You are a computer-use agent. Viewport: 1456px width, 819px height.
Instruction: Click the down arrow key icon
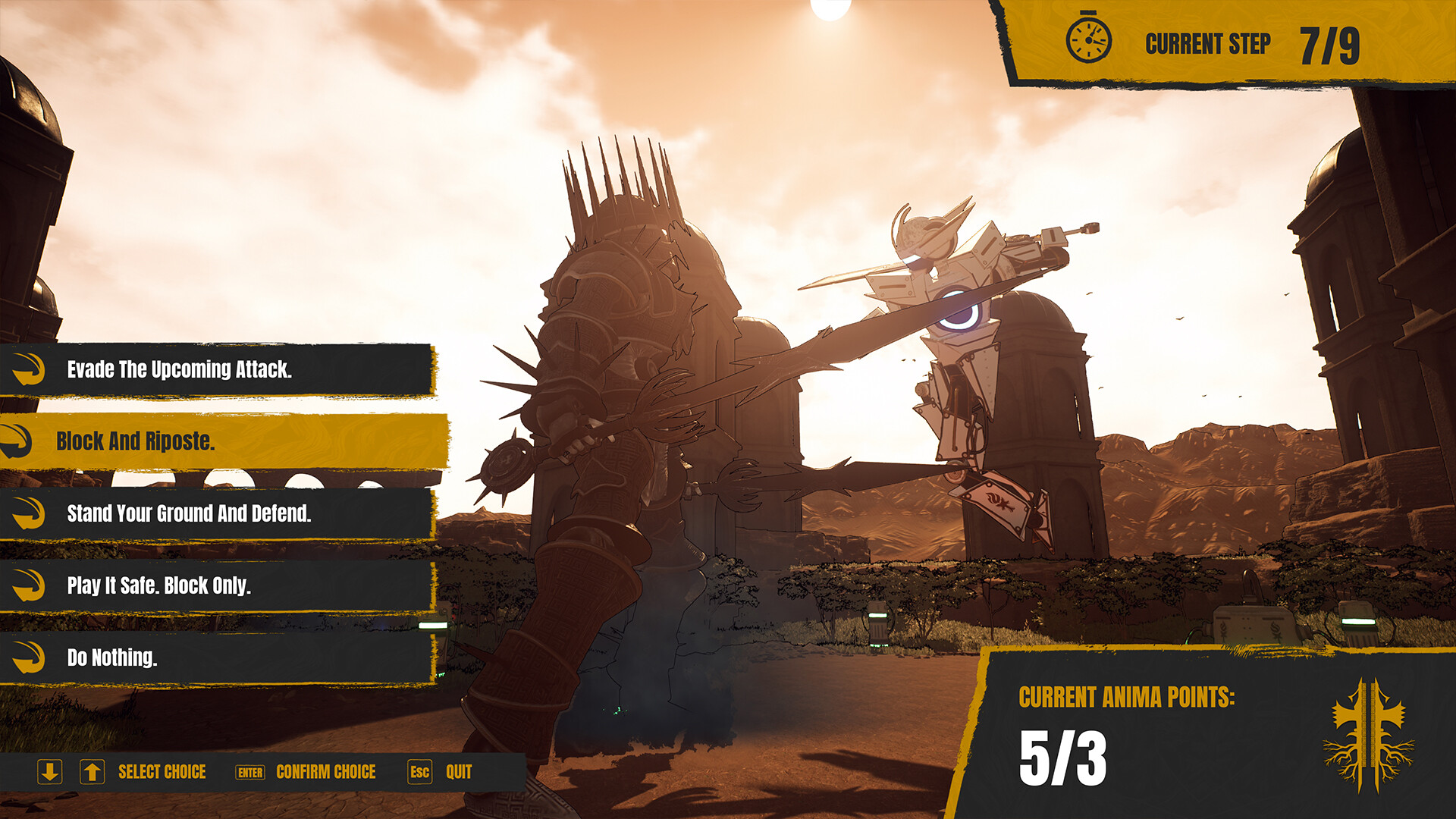[x=50, y=773]
